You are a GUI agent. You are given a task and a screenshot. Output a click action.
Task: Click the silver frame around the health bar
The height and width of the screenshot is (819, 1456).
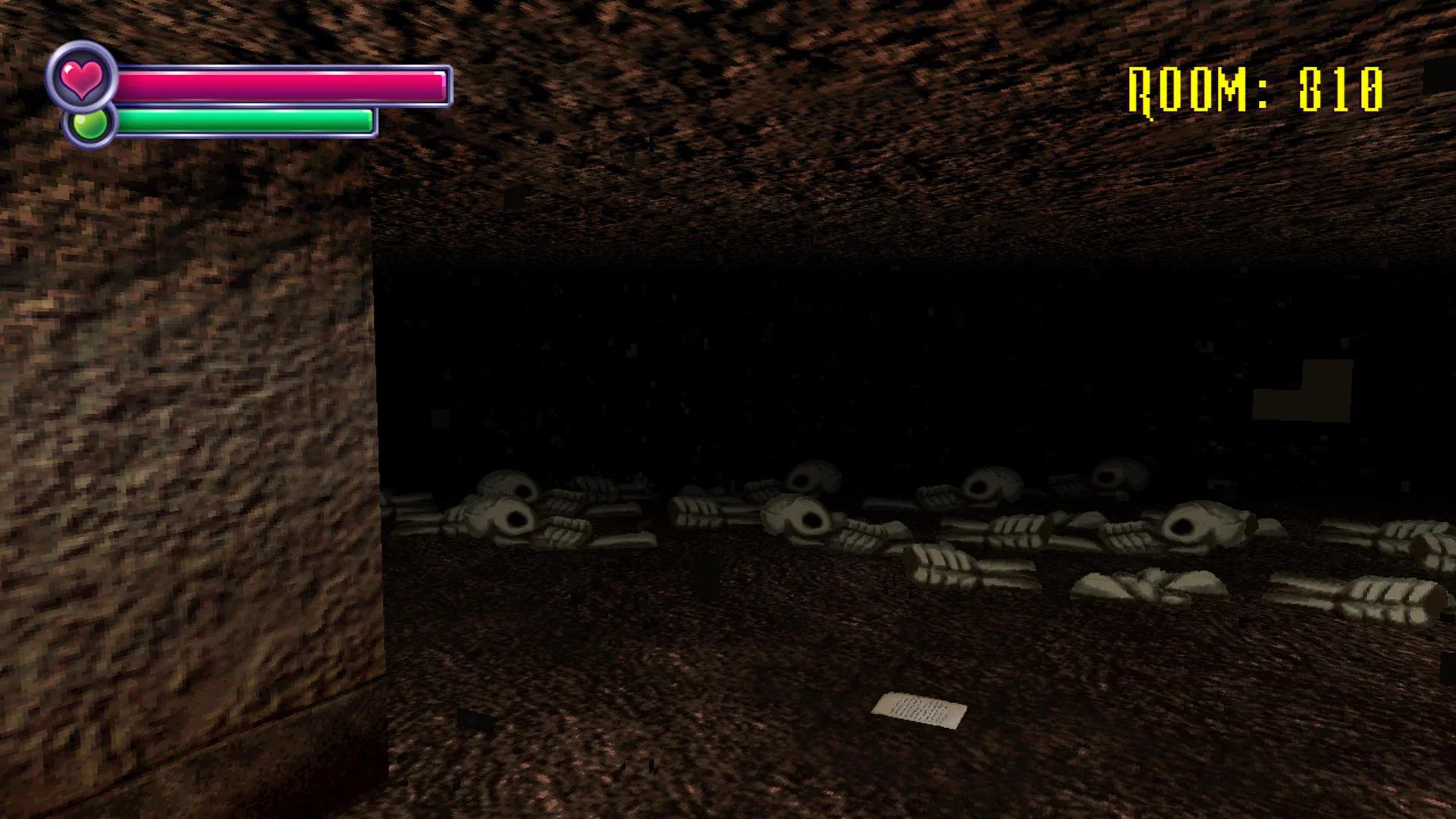click(x=451, y=85)
